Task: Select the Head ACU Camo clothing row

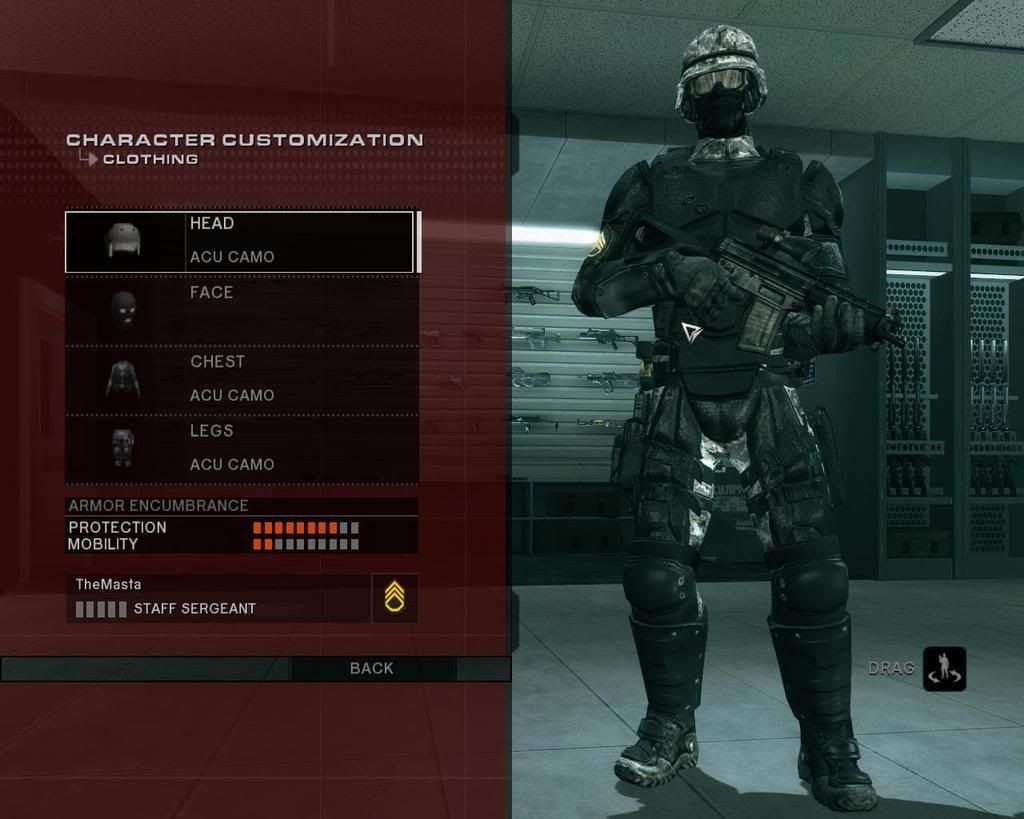Action: coord(240,241)
